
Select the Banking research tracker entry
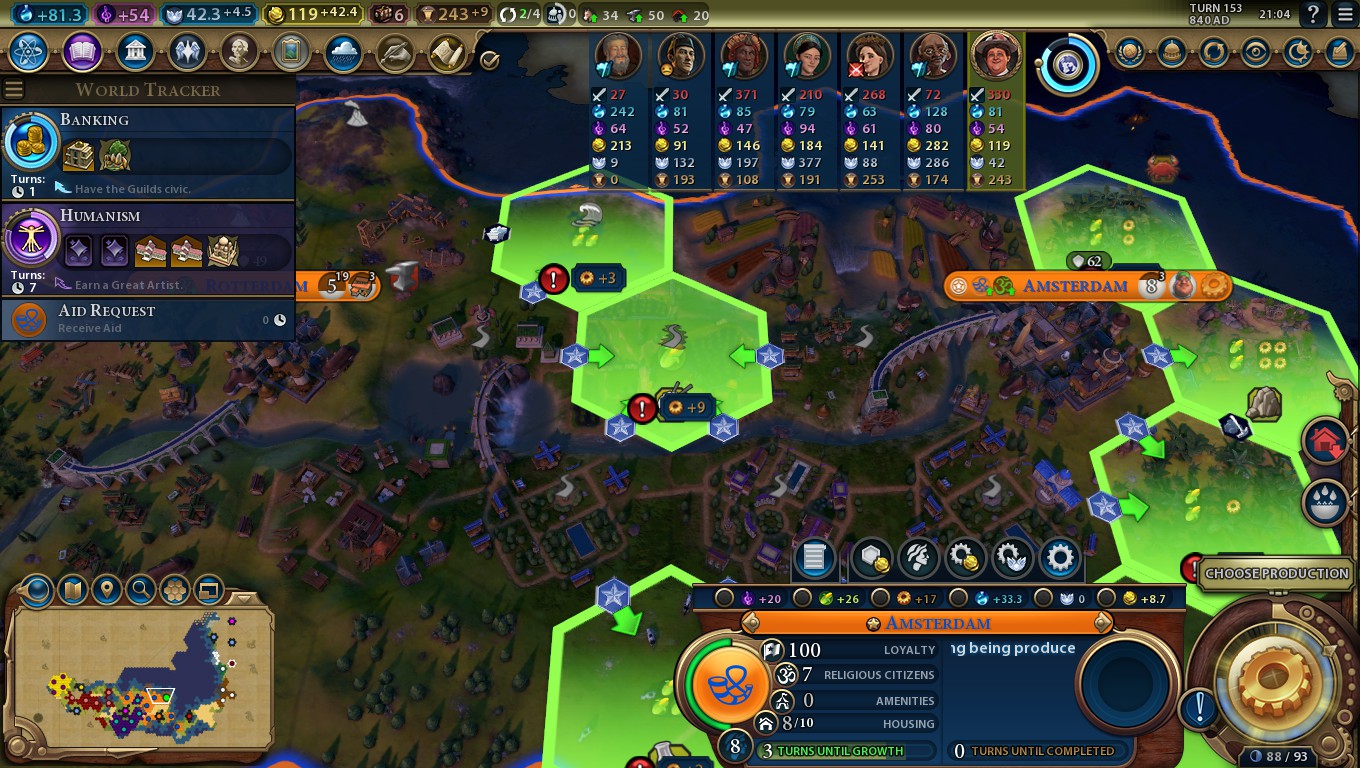tap(148, 151)
